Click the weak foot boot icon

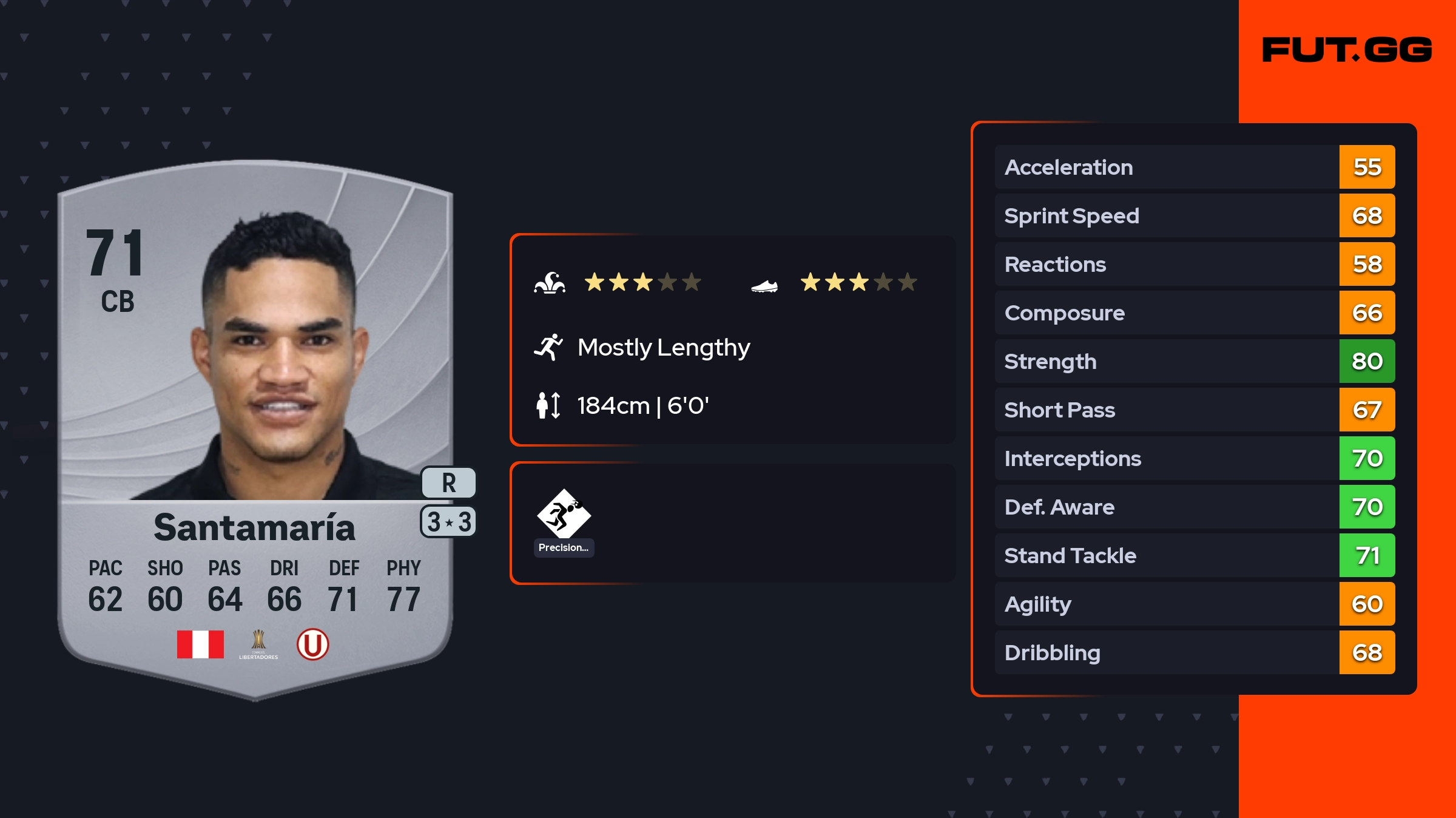[x=764, y=285]
